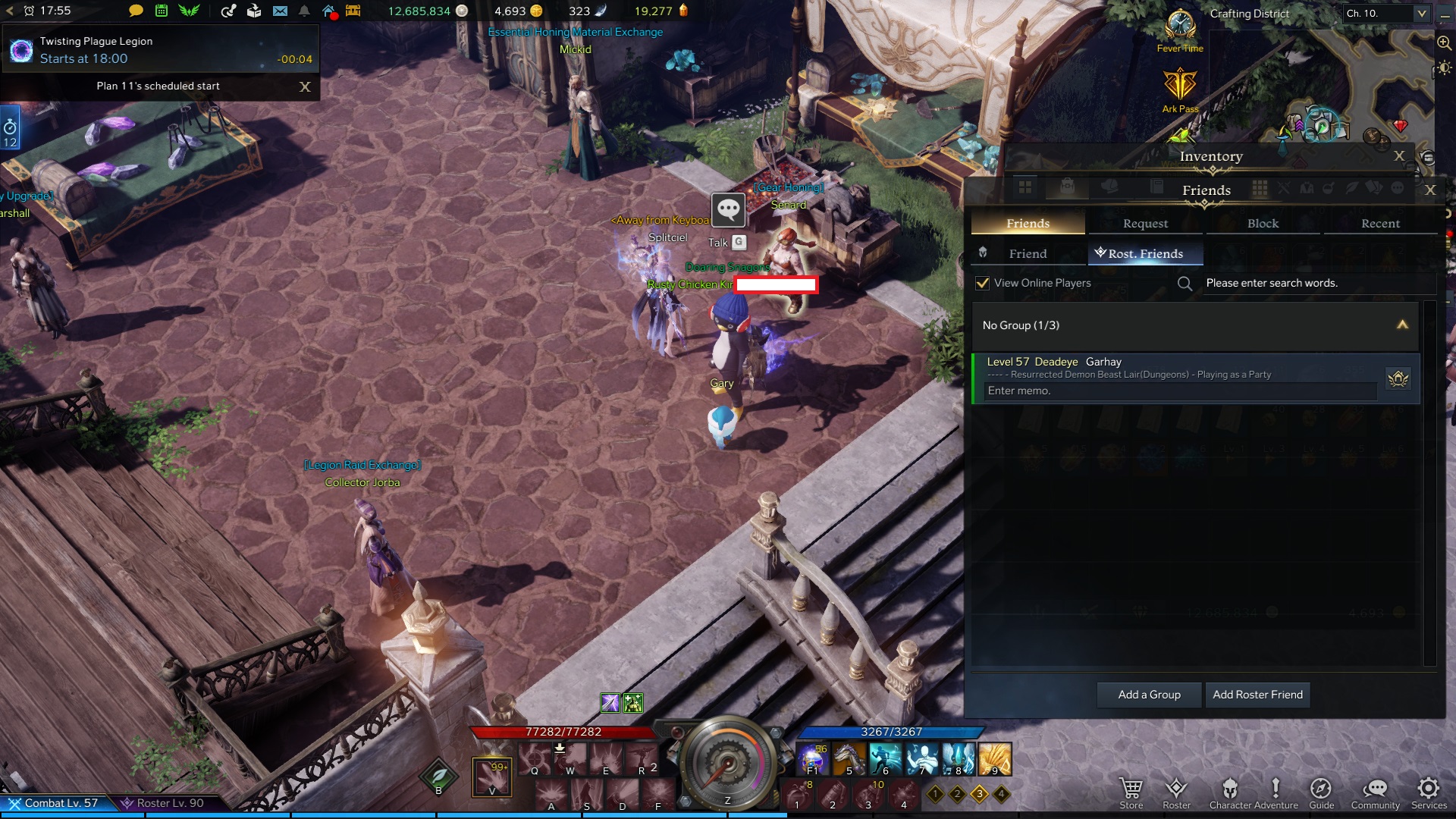Select the Friend sub-tab
The image size is (1456, 819).
pyautogui.click(x=1028, y=253)
